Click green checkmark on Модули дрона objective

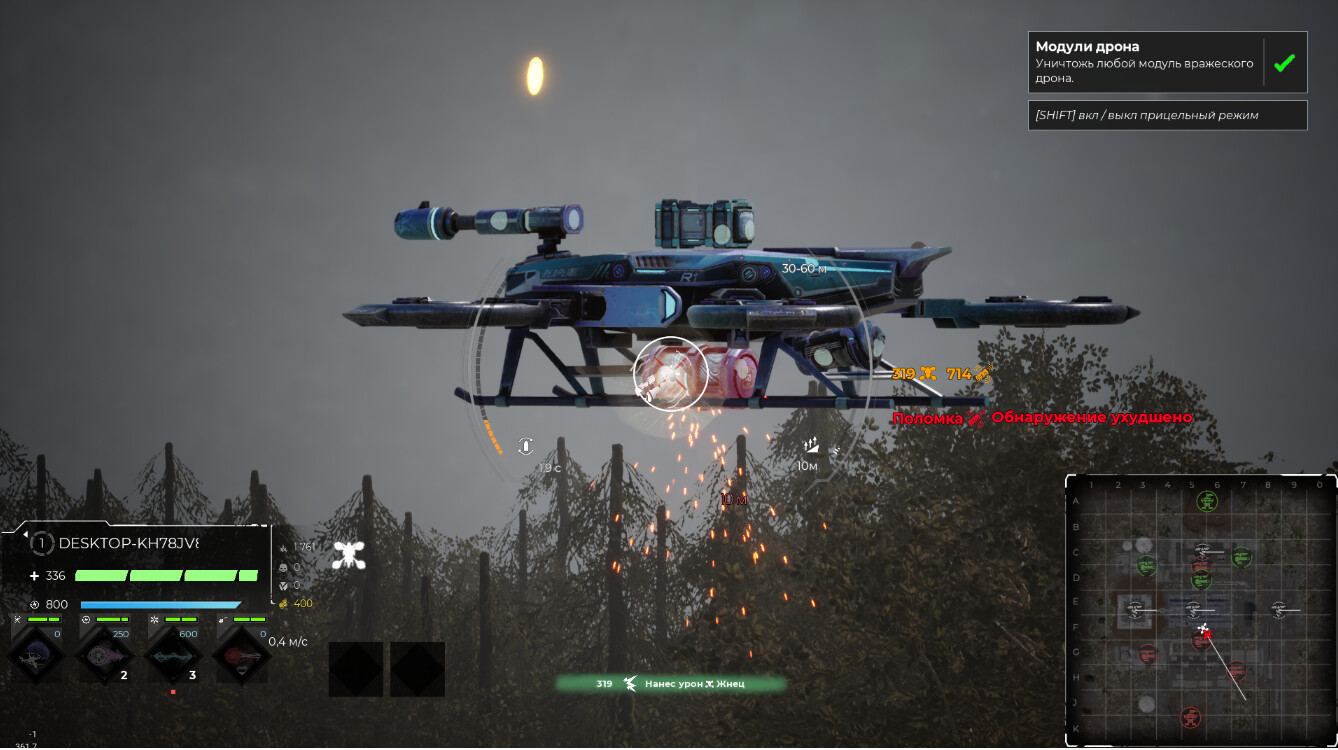click(1286, 63)
